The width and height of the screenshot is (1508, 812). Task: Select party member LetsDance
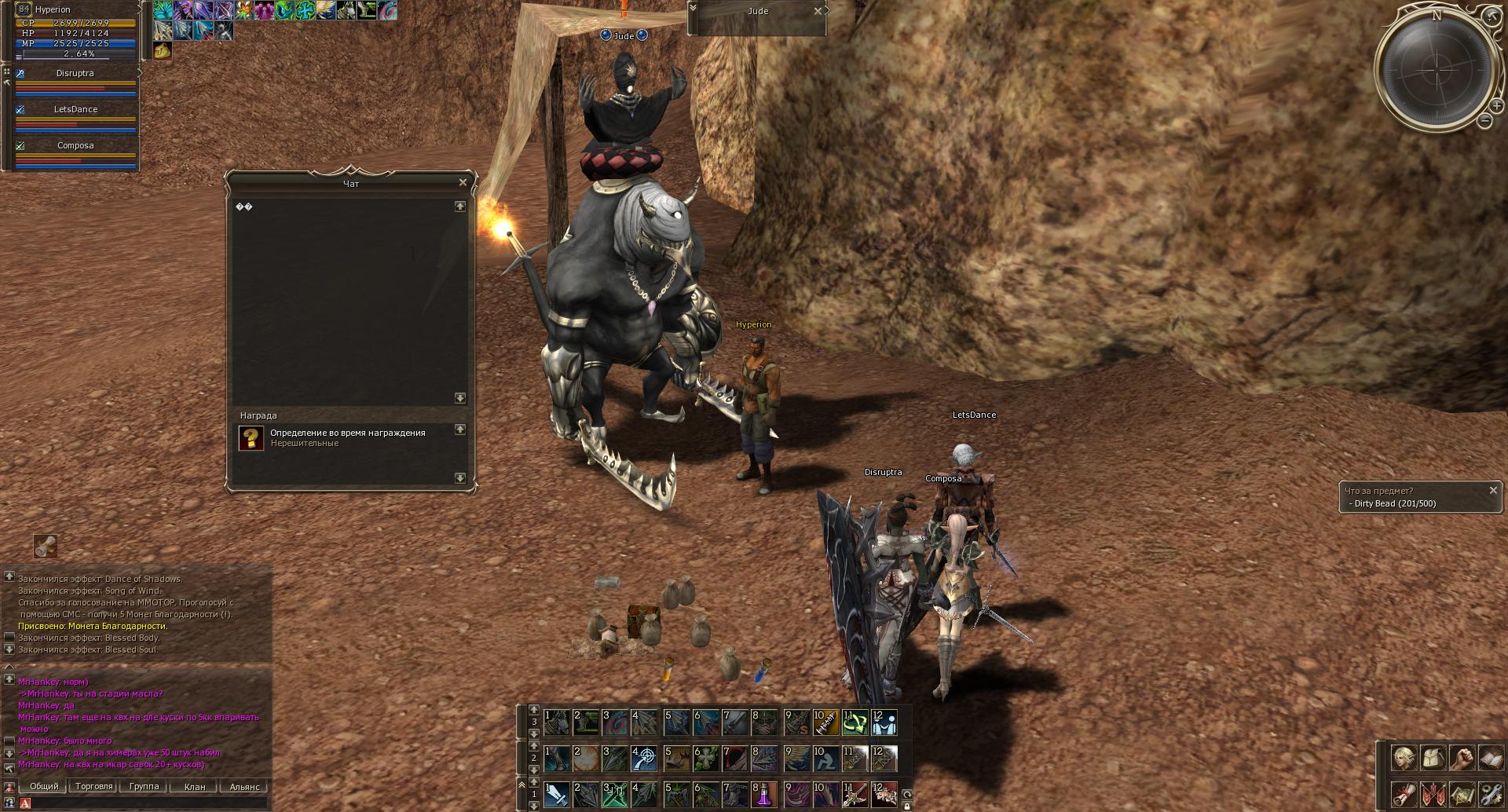pyautogui.click(x=75, y=109)
